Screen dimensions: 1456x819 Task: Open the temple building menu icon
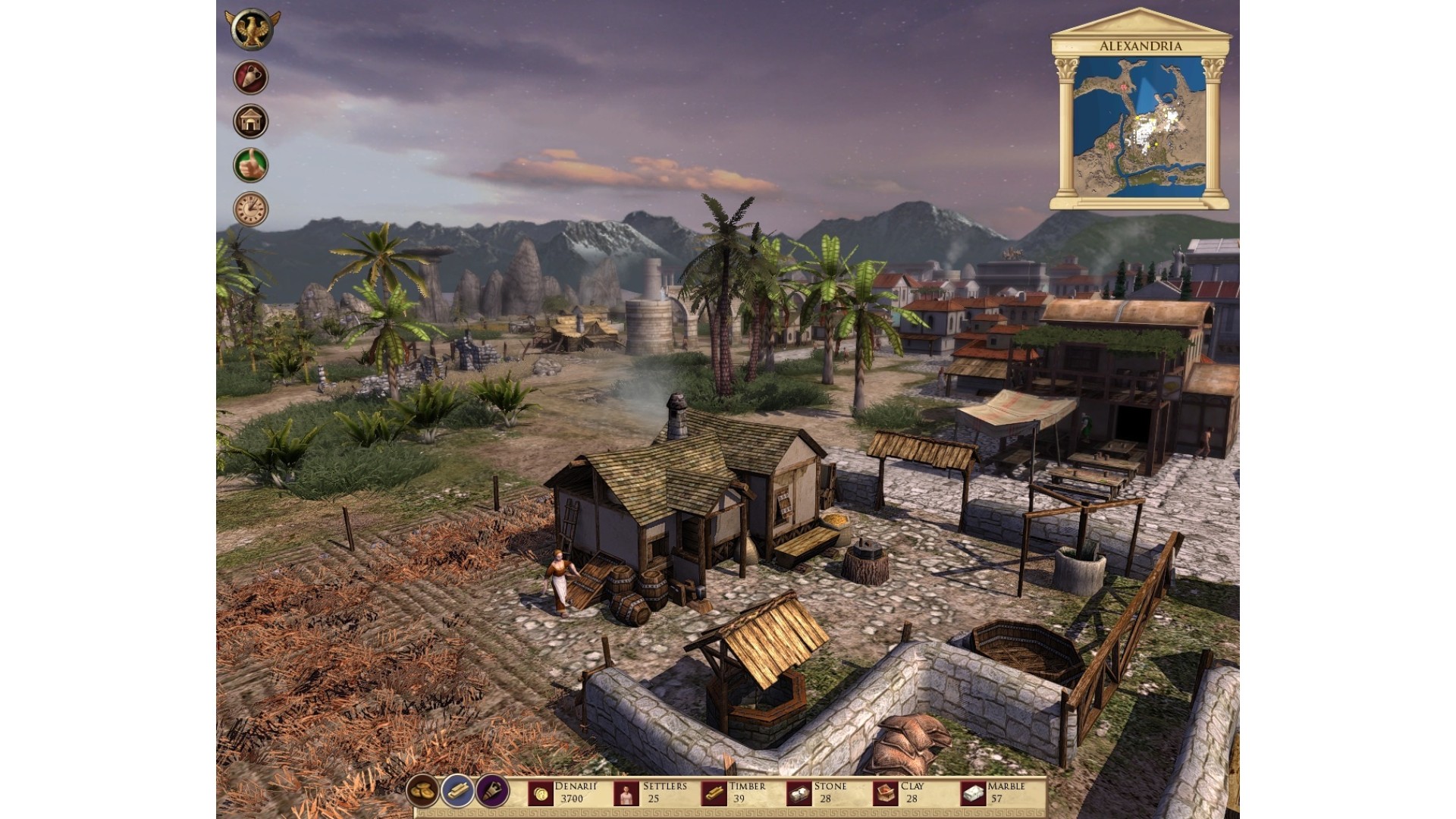251,121
